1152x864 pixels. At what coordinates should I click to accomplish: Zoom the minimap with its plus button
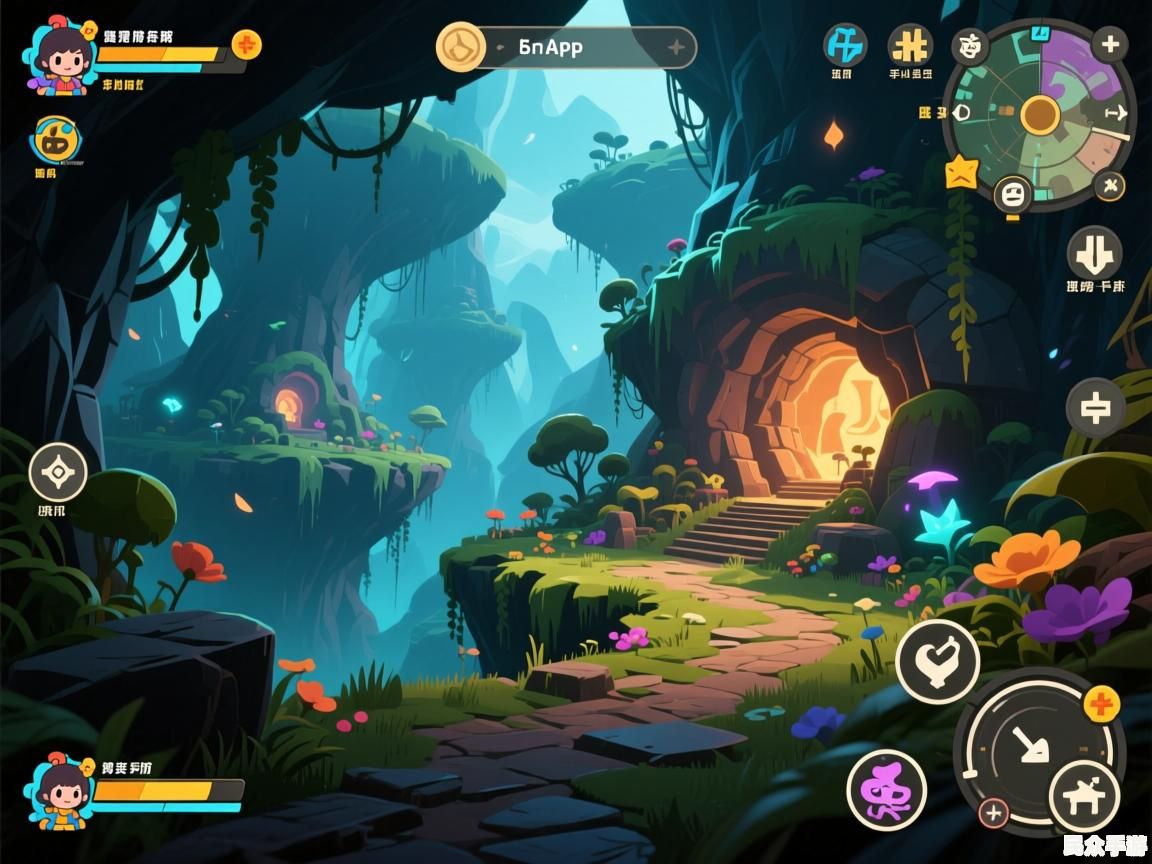pyautogui.click(x=1109, y=44)
